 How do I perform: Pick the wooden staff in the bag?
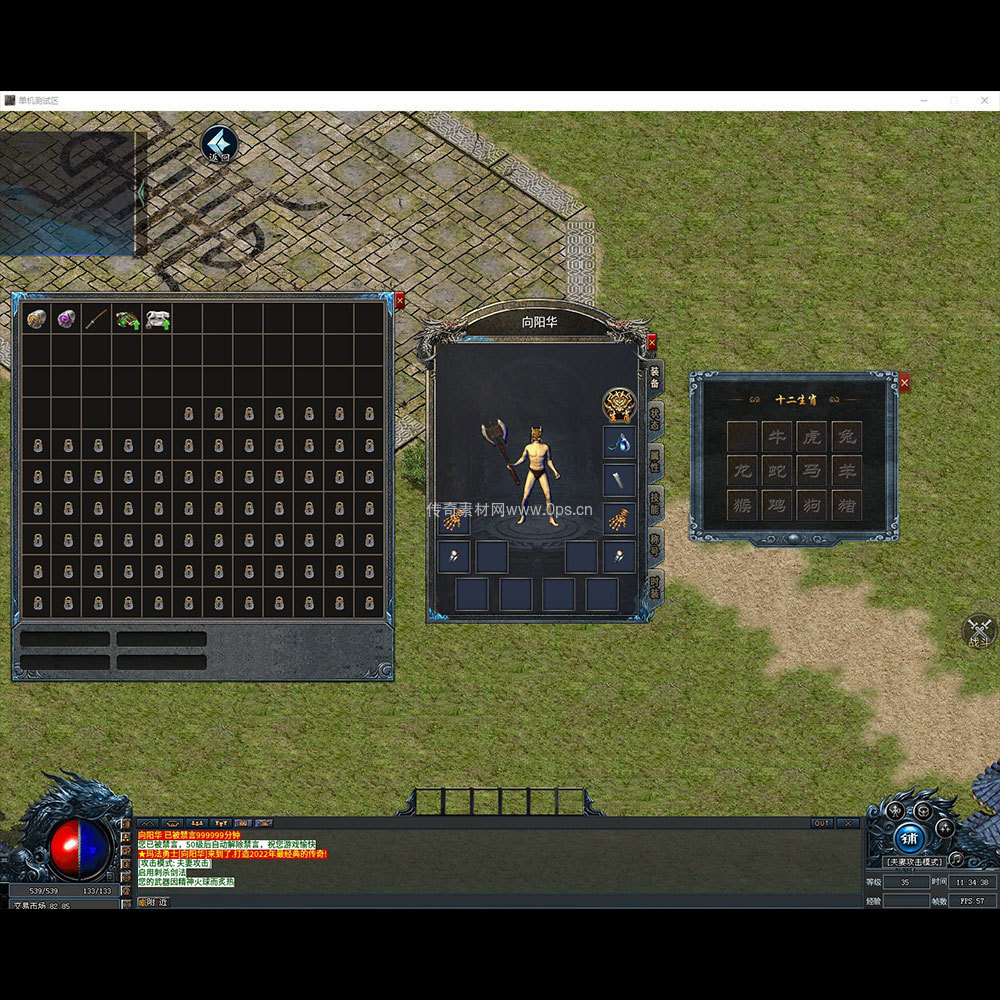tap(96, 319)
